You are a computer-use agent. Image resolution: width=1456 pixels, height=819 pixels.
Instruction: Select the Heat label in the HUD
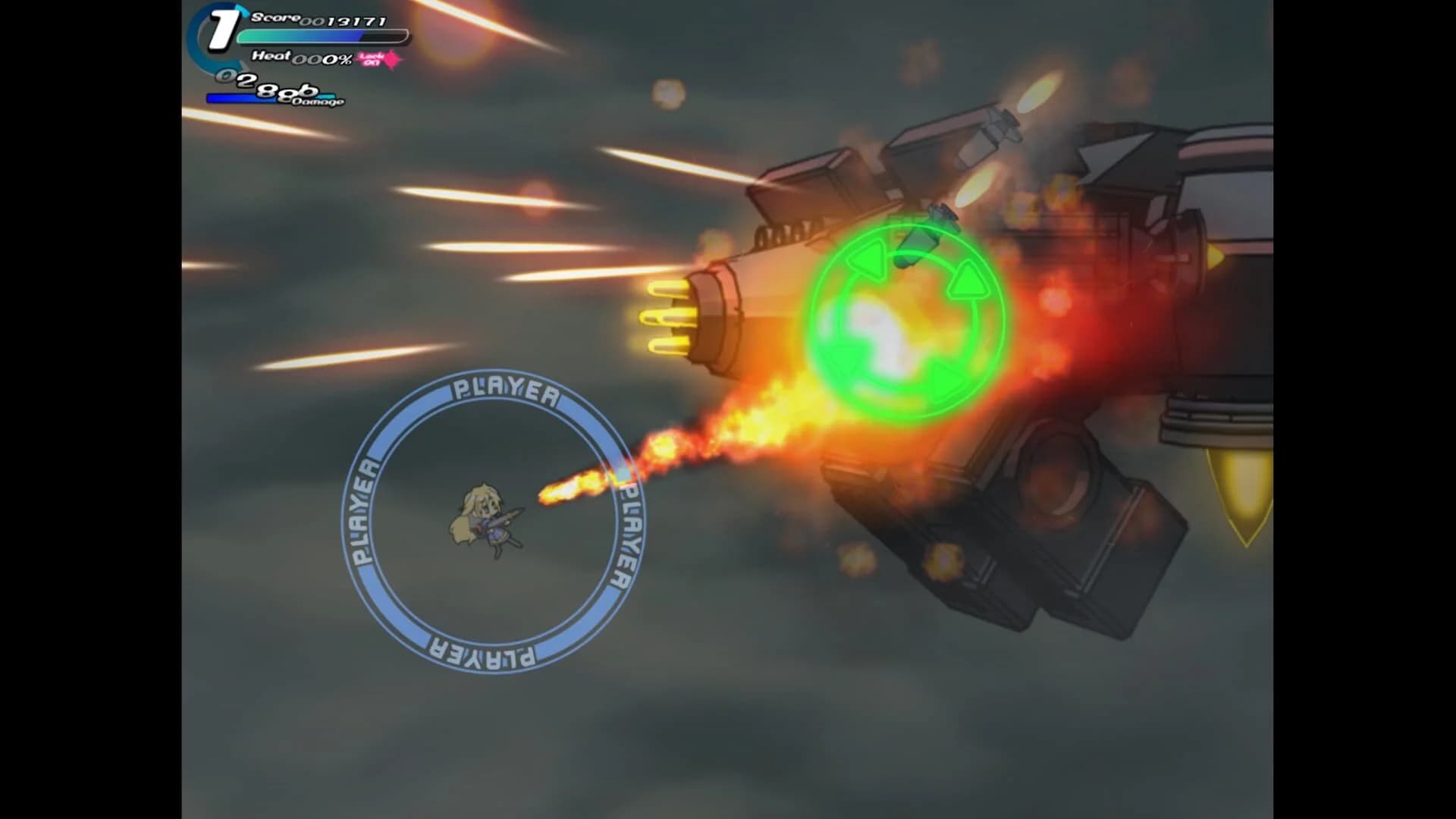(x=271, y=56)
